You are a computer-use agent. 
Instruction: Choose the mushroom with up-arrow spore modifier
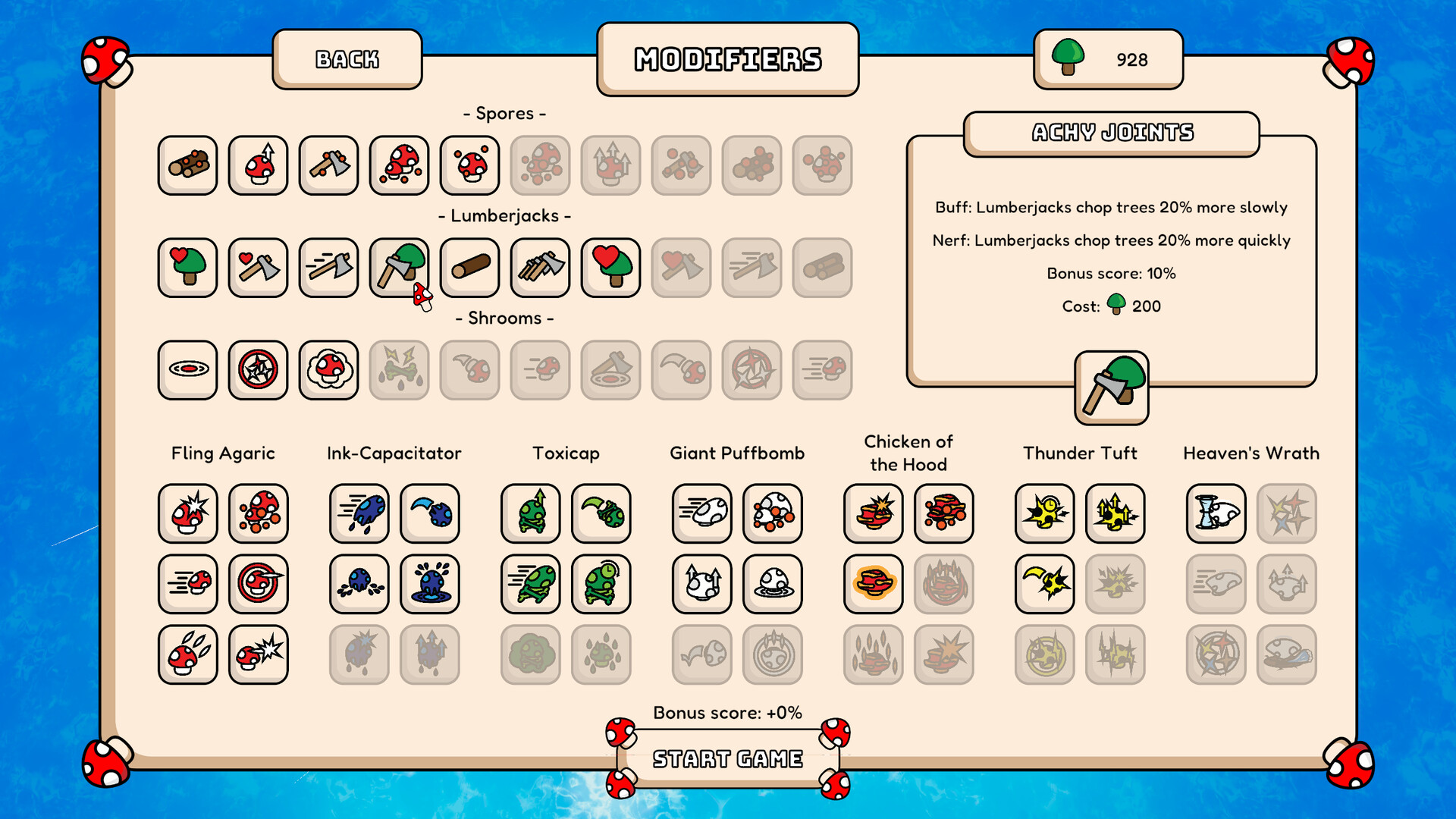(x=258, y=165)
